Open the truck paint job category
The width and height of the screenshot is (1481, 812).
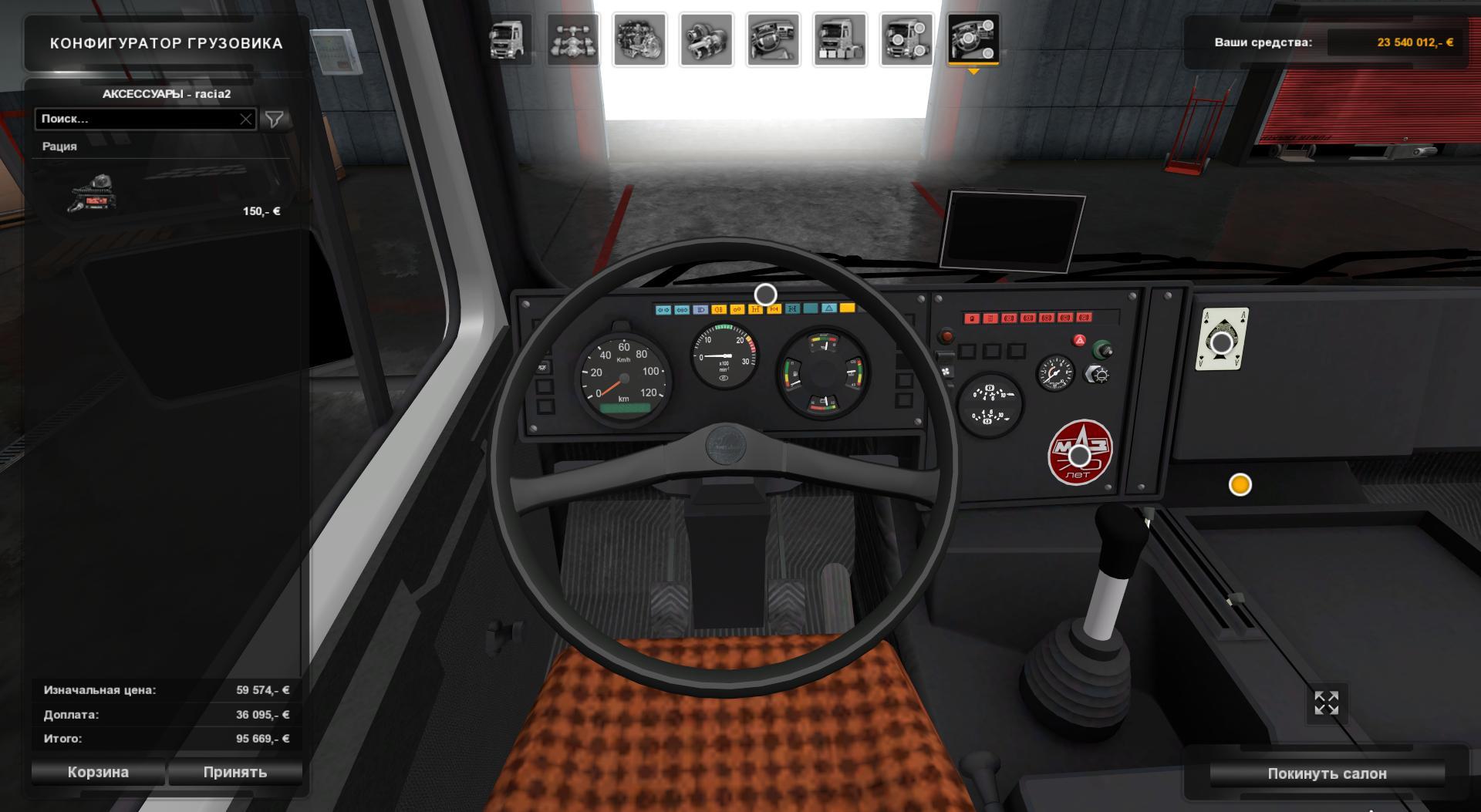[x=840, y=39]
